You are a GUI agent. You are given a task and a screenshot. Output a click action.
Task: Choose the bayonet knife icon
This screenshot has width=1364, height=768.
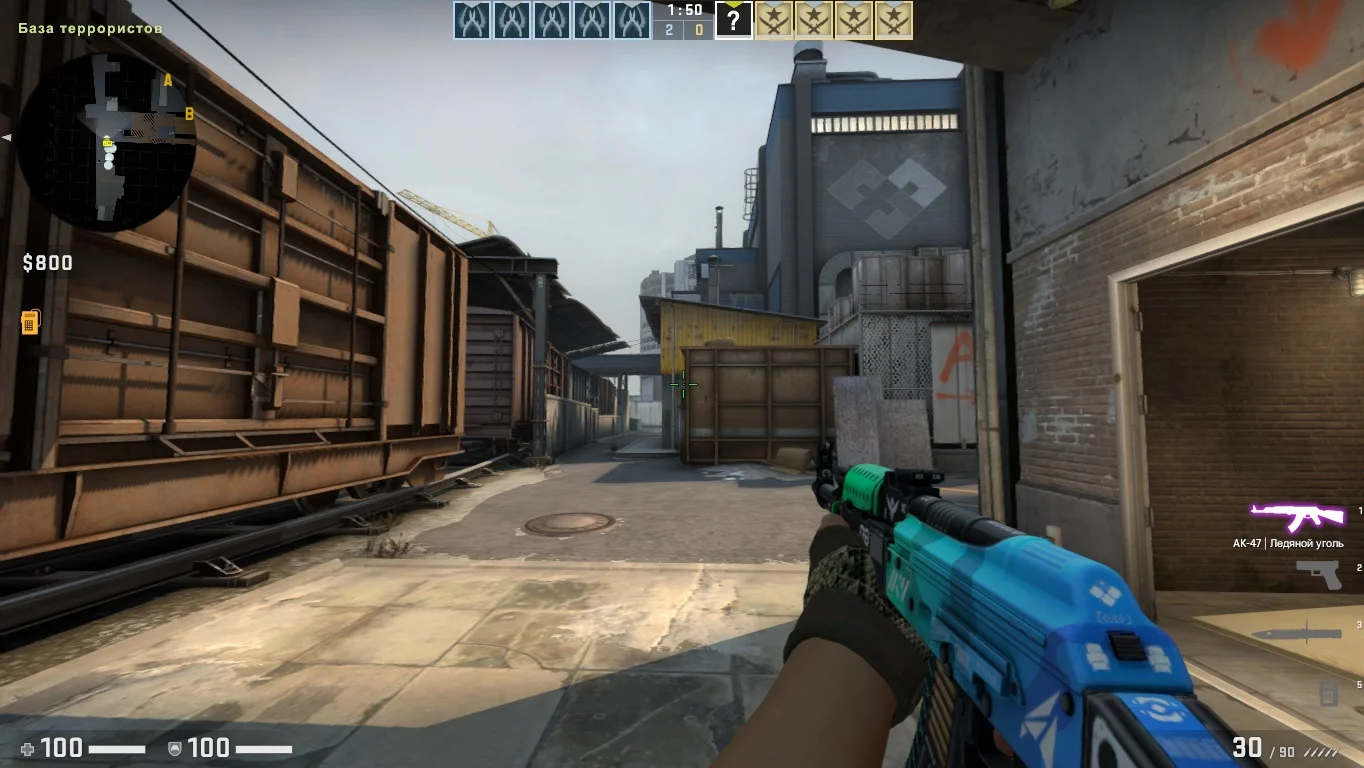click(x=1296, y=633)
